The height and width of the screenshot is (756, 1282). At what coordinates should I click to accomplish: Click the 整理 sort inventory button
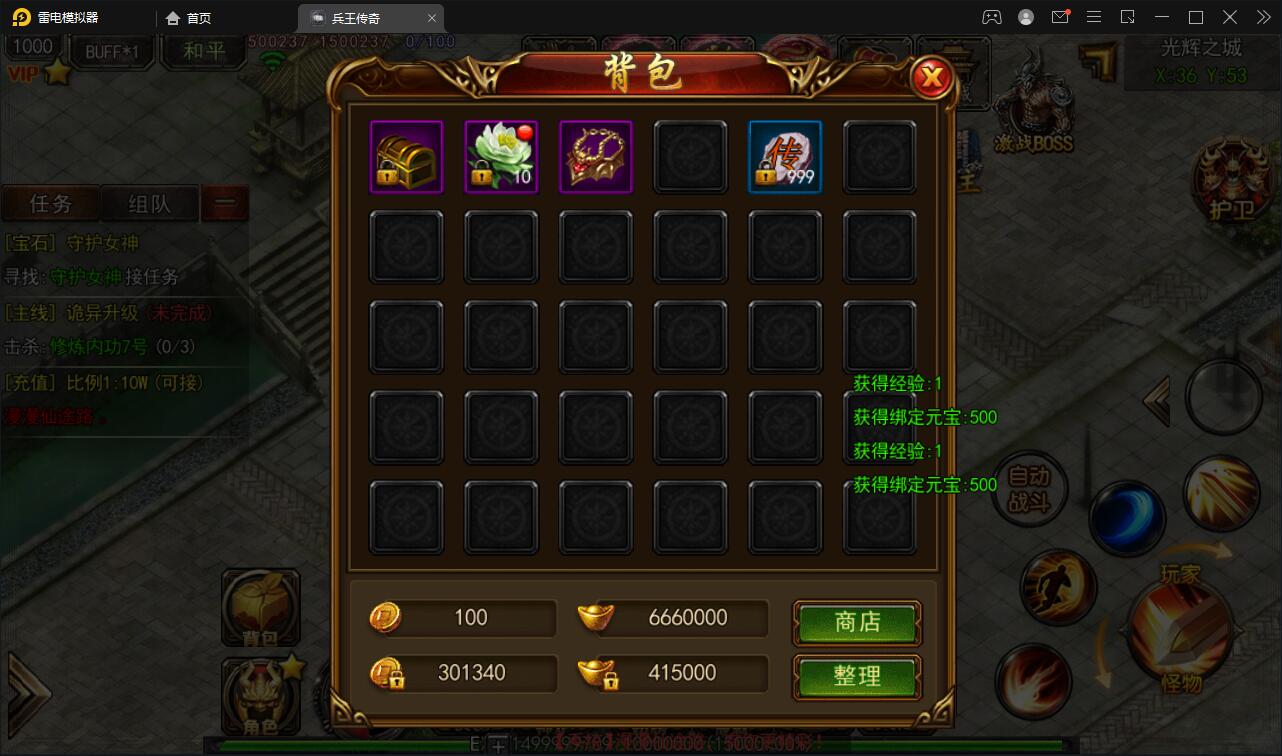pos(856,677)
